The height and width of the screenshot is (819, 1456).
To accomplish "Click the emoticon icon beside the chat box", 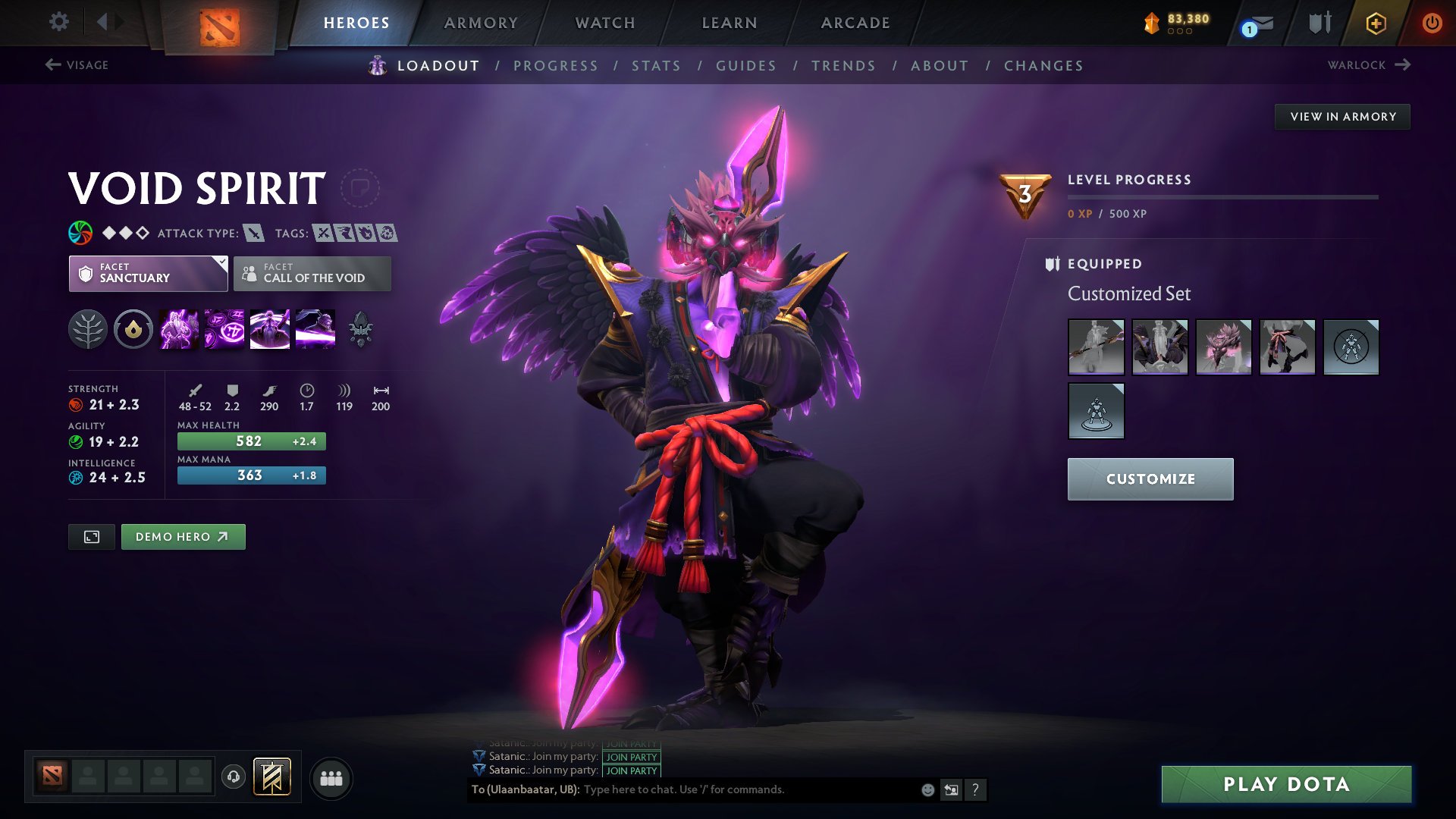I will point(927,789).
